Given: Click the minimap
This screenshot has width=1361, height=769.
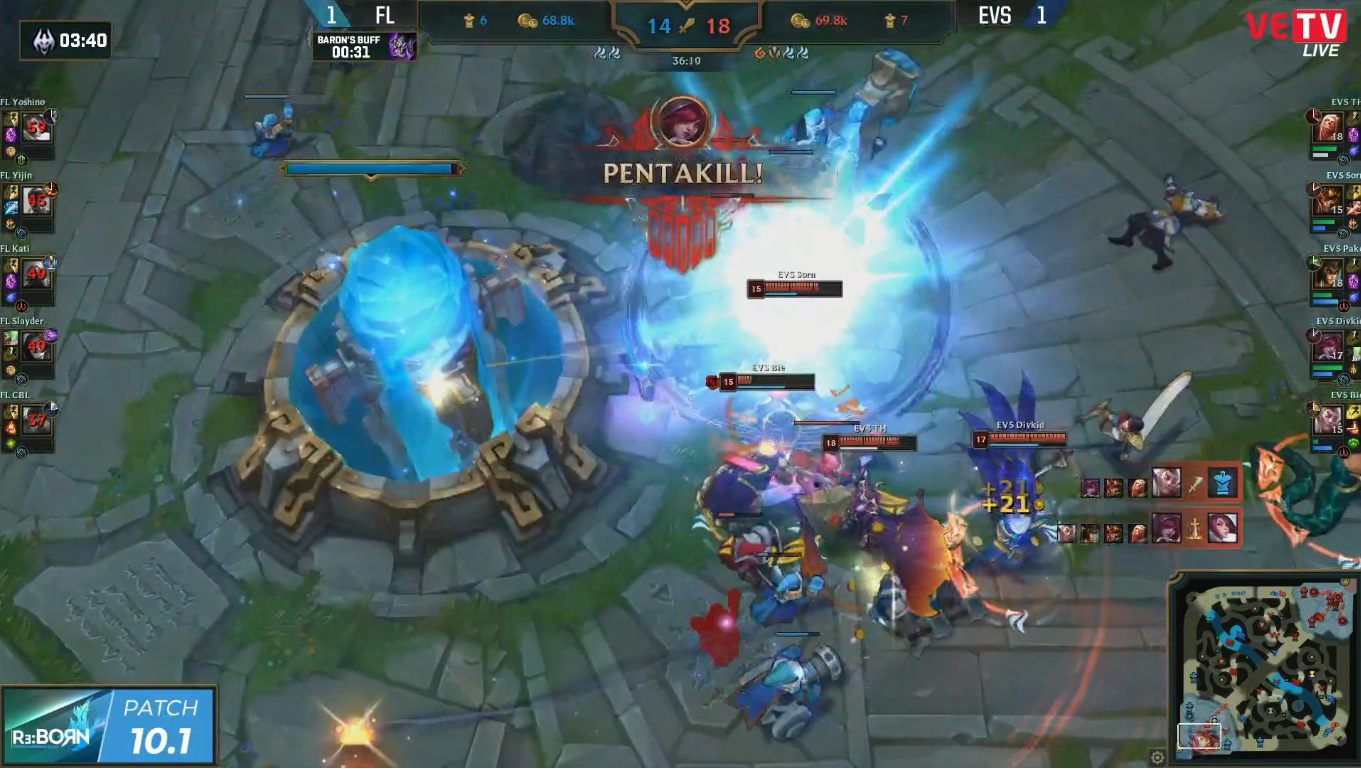Looking at the screenshot, I should click(1262, 666).
